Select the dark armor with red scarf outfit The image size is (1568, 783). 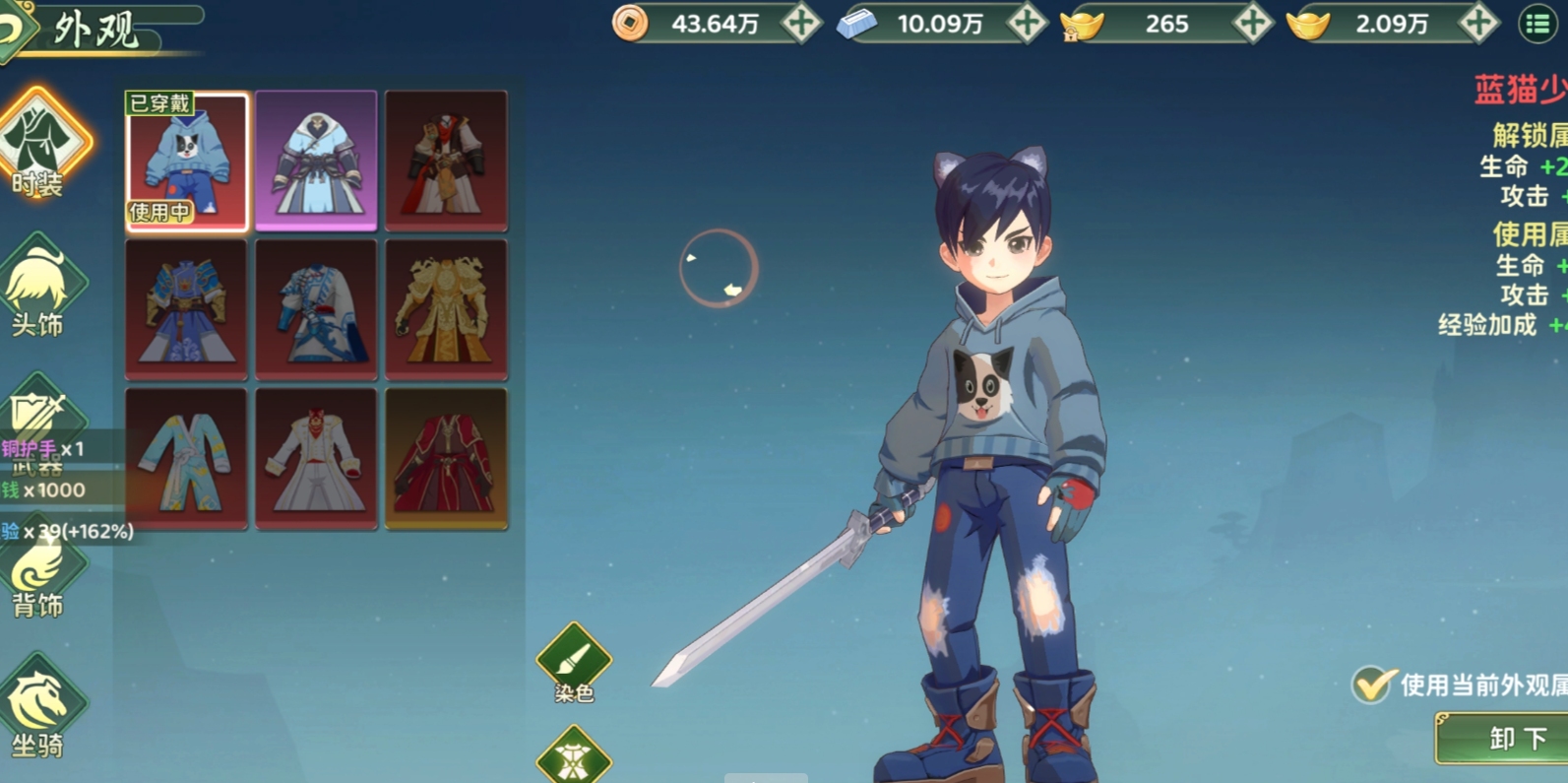point(446,162)
